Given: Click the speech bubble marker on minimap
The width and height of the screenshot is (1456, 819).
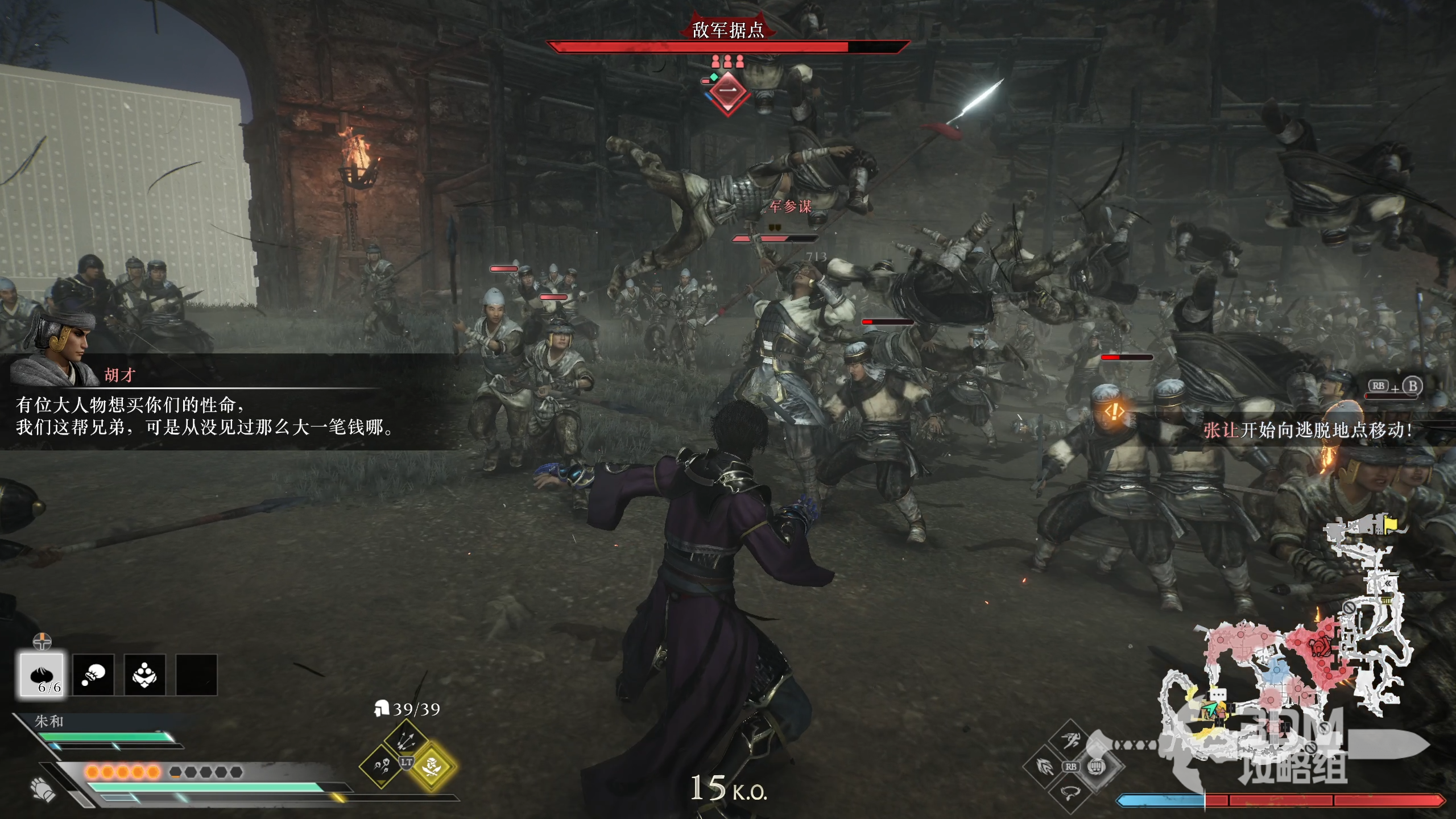Looking at the screenshot, I should 1218,695.
